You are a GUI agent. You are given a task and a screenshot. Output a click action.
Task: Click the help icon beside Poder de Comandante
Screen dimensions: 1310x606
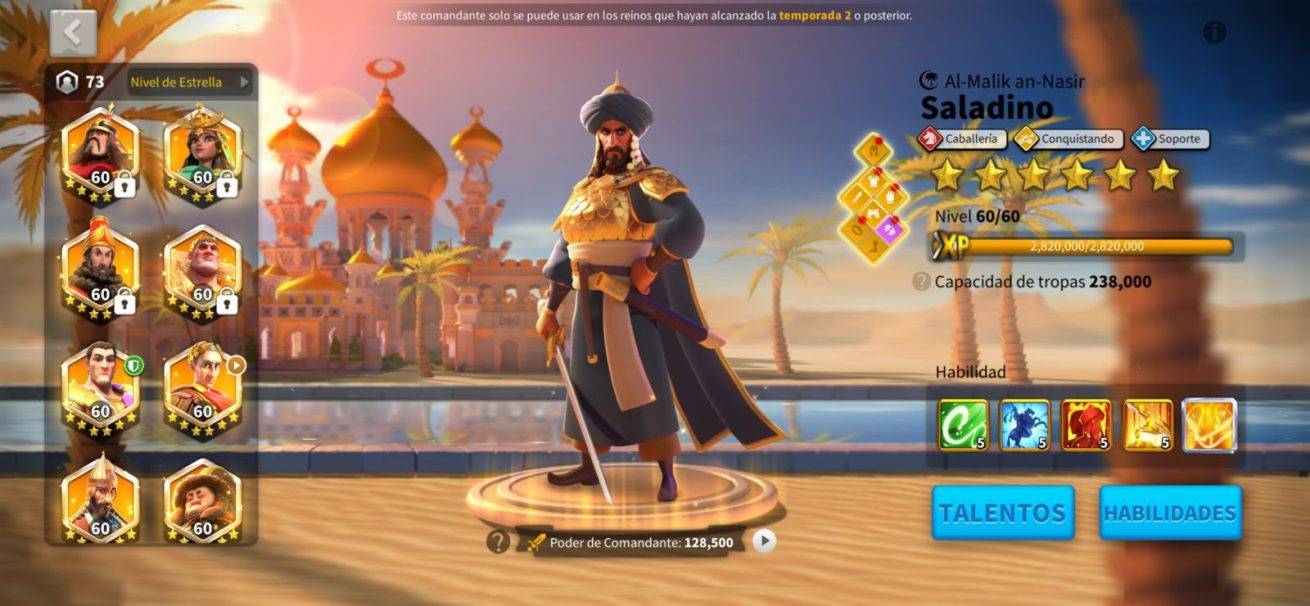pyautogui.click(x=498, y=542)
